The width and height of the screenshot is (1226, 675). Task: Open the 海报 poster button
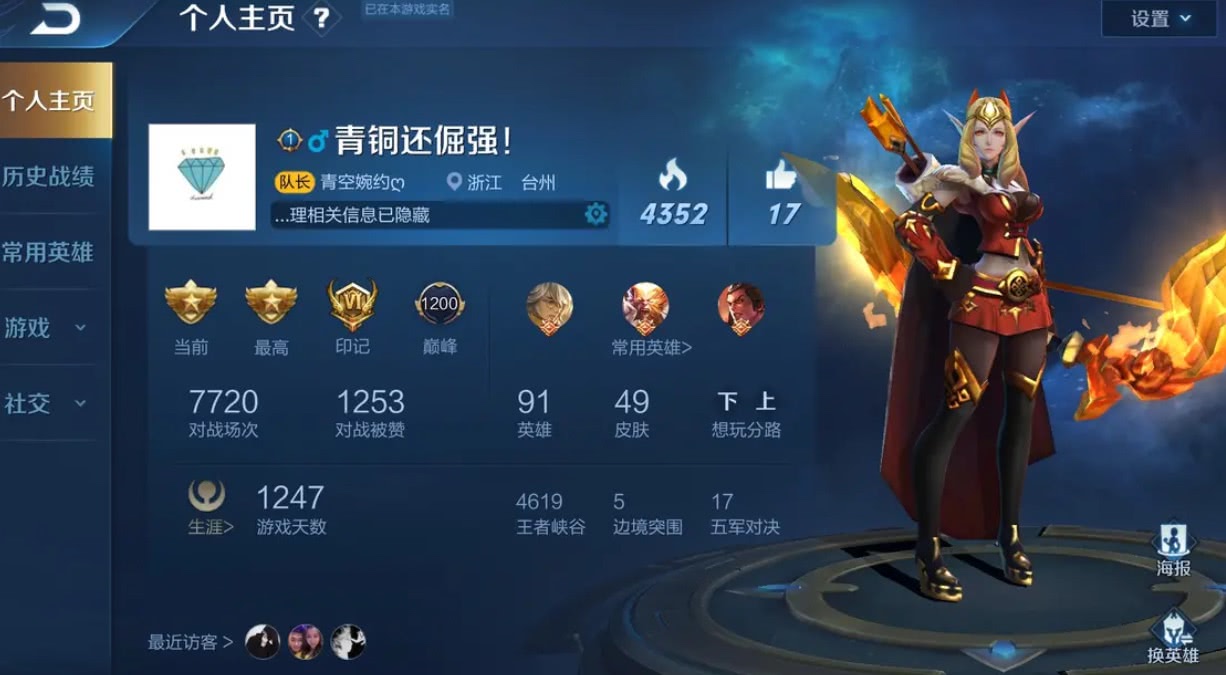[1173, 549]
